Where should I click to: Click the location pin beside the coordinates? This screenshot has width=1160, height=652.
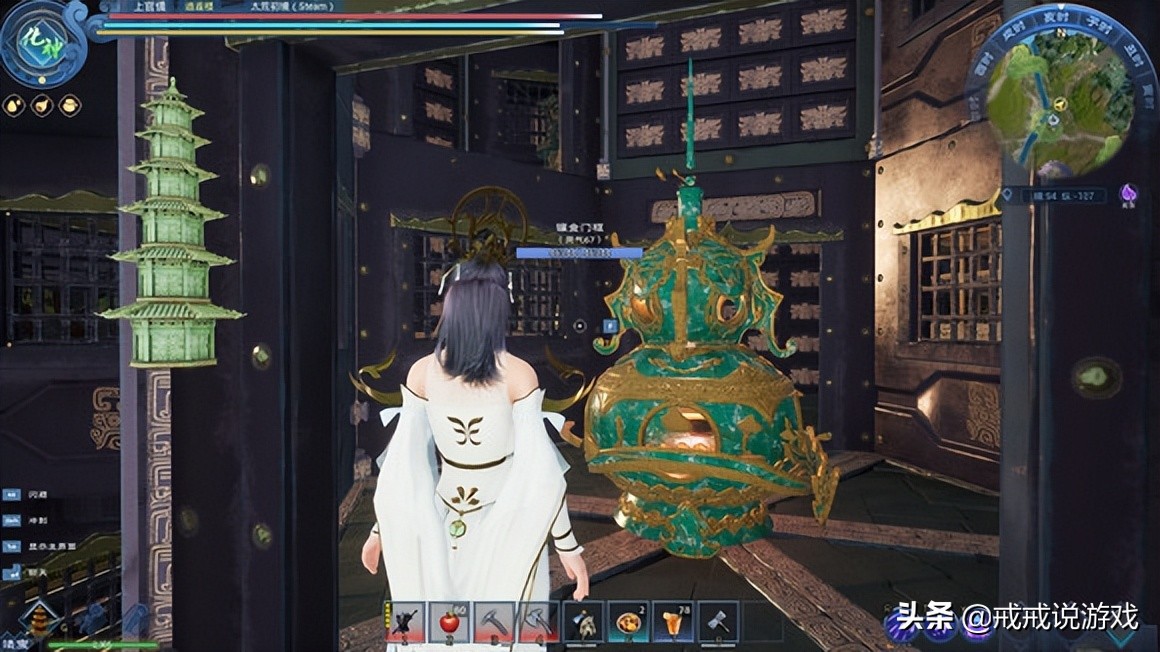[x=1011, y=196]
